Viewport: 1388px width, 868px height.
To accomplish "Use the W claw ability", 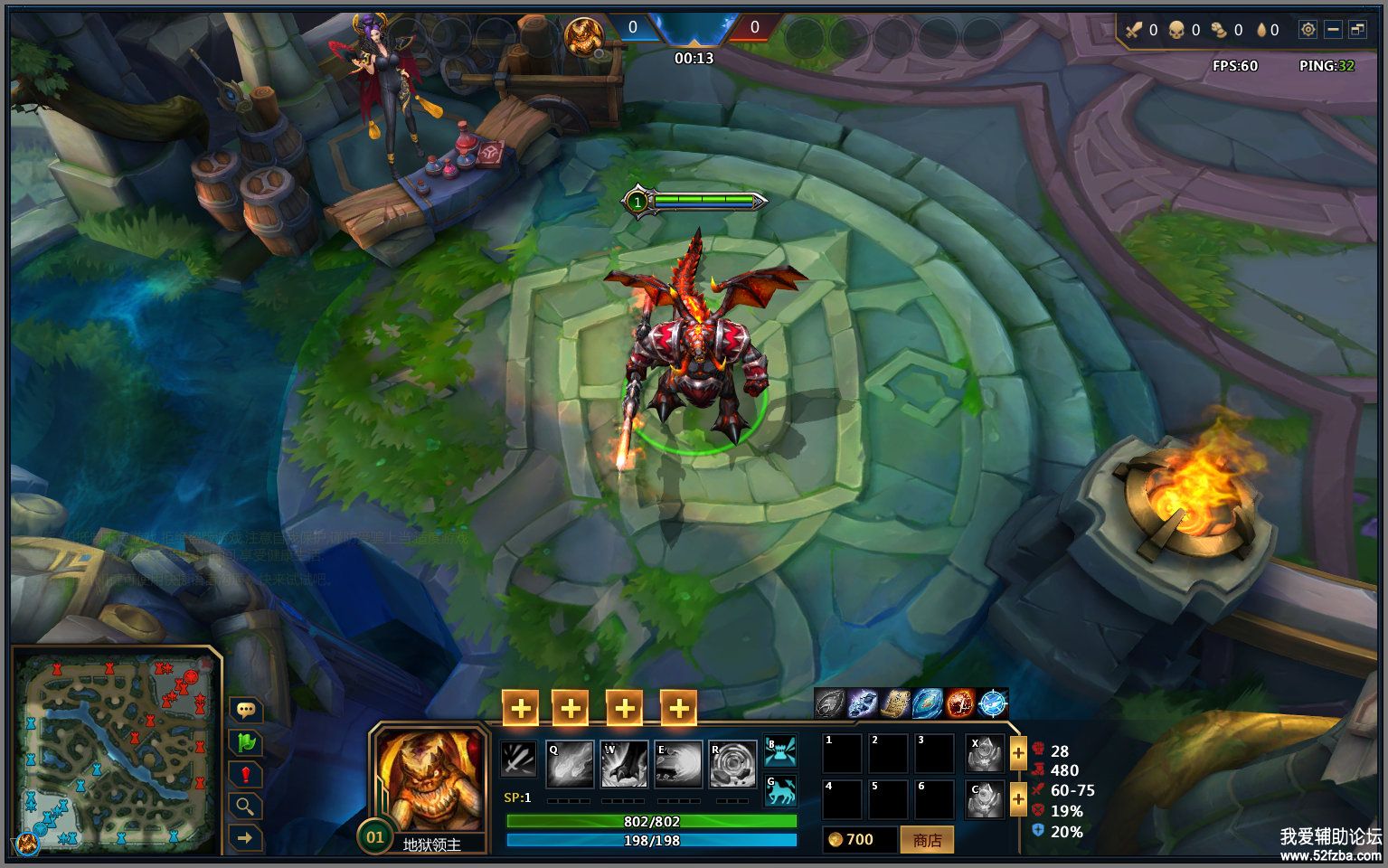I will (x=624, y=765).
